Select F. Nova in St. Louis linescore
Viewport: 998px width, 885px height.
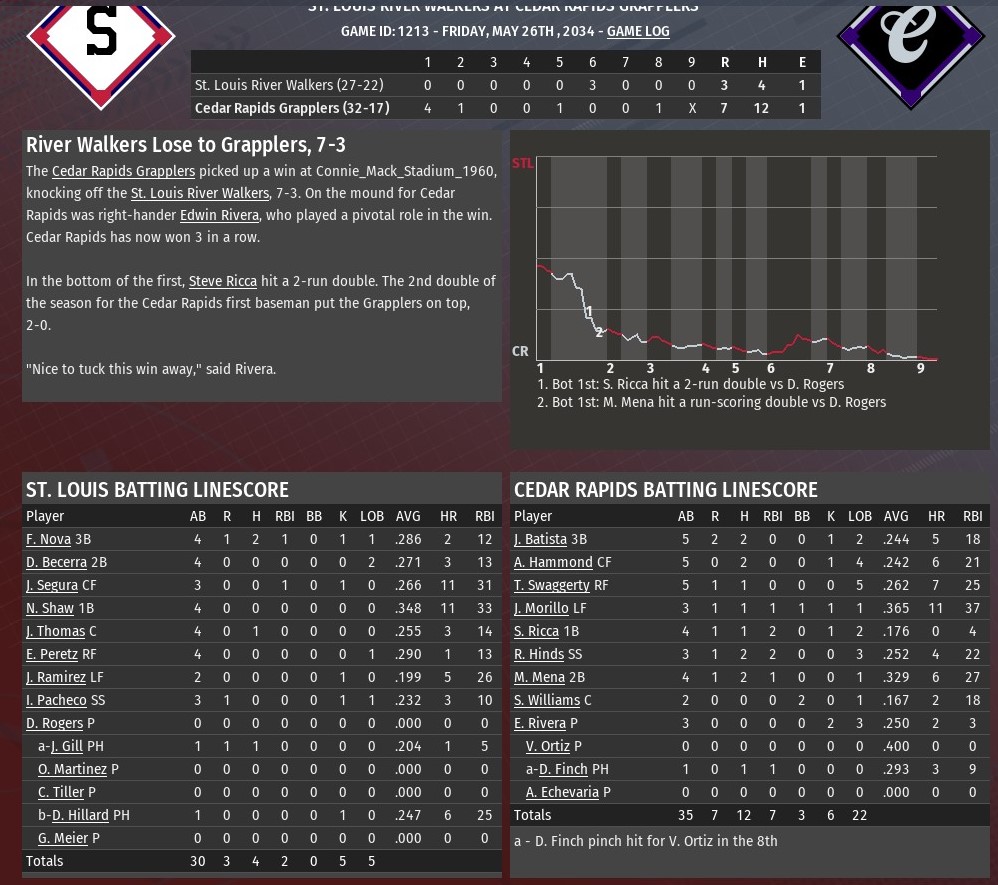point(48,539)
